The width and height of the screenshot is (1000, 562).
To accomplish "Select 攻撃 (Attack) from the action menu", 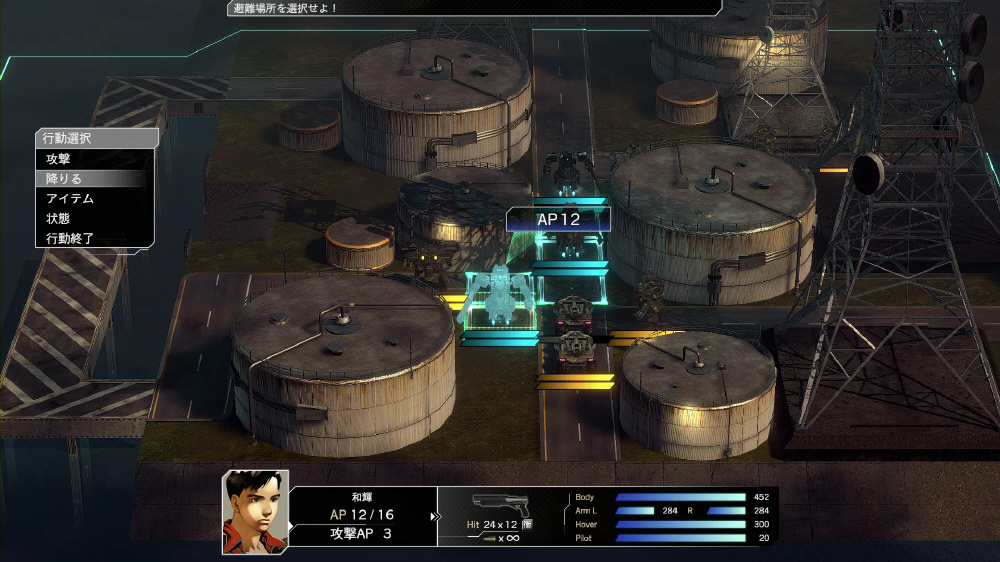I will (58, 159).
